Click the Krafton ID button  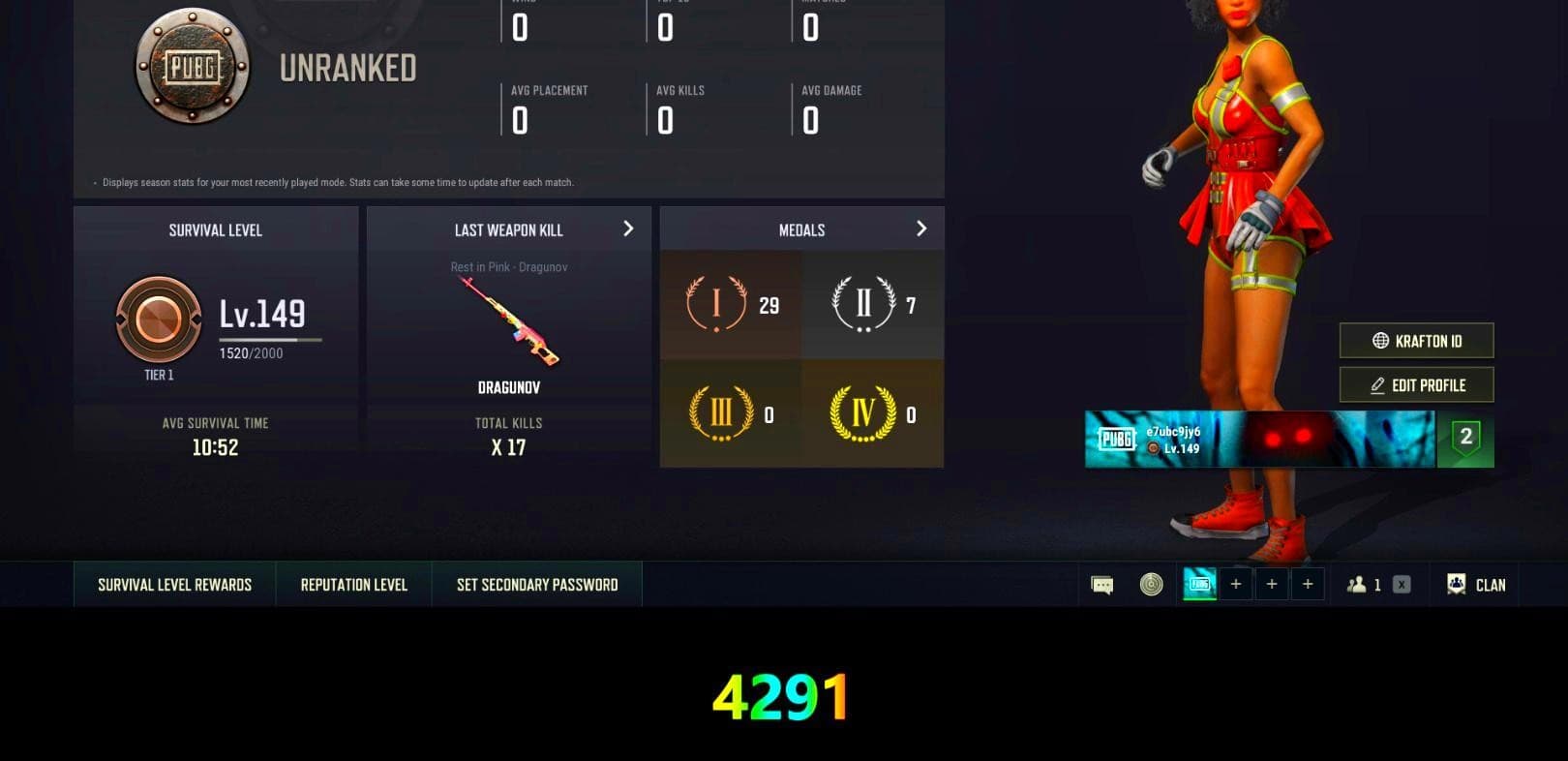click(x=1416, y=341)
